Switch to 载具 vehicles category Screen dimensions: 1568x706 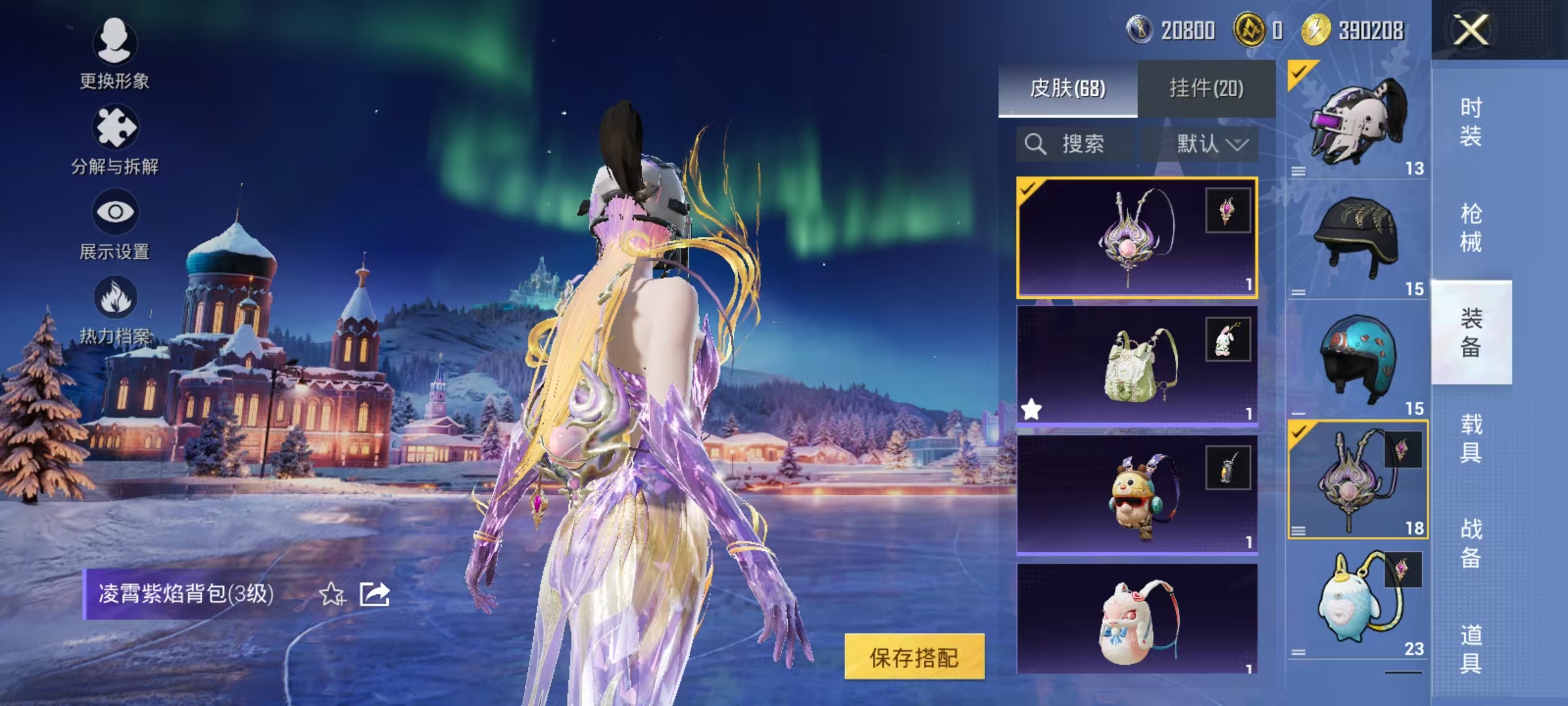[1471, 438]
